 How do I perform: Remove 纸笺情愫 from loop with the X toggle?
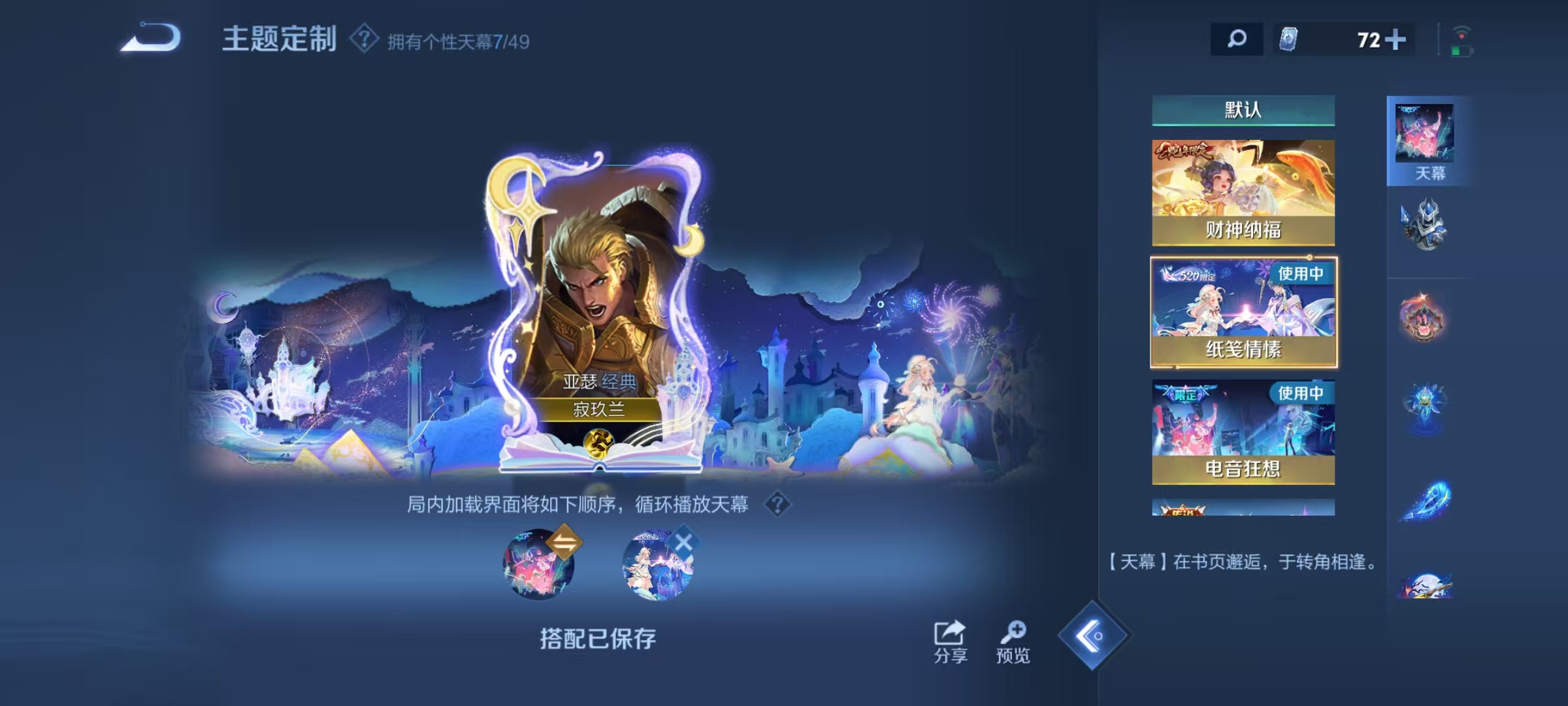pyautogui.click(x=682, y=541)
